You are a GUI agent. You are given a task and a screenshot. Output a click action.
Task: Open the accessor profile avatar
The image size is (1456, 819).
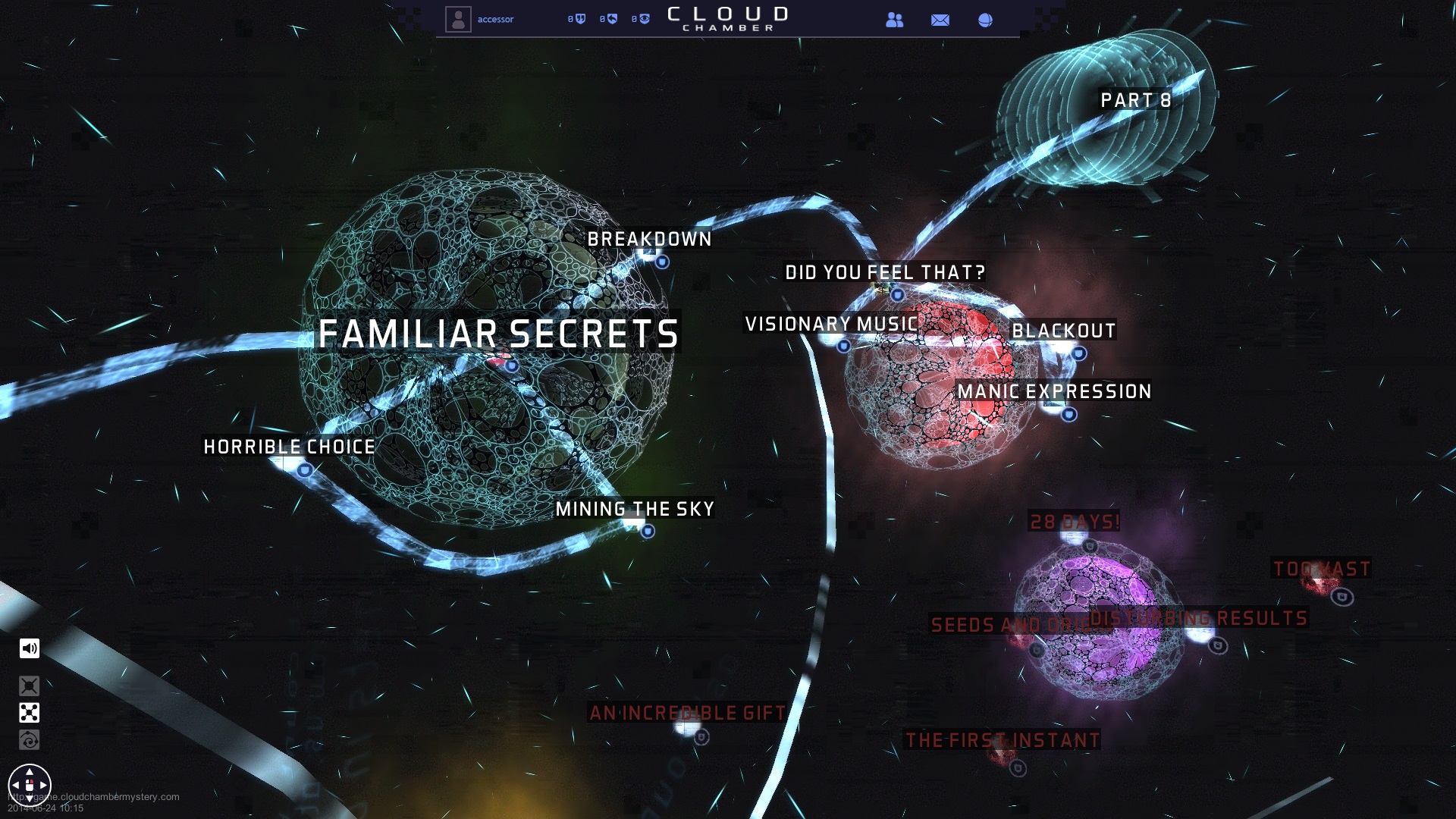click(458, 20)
